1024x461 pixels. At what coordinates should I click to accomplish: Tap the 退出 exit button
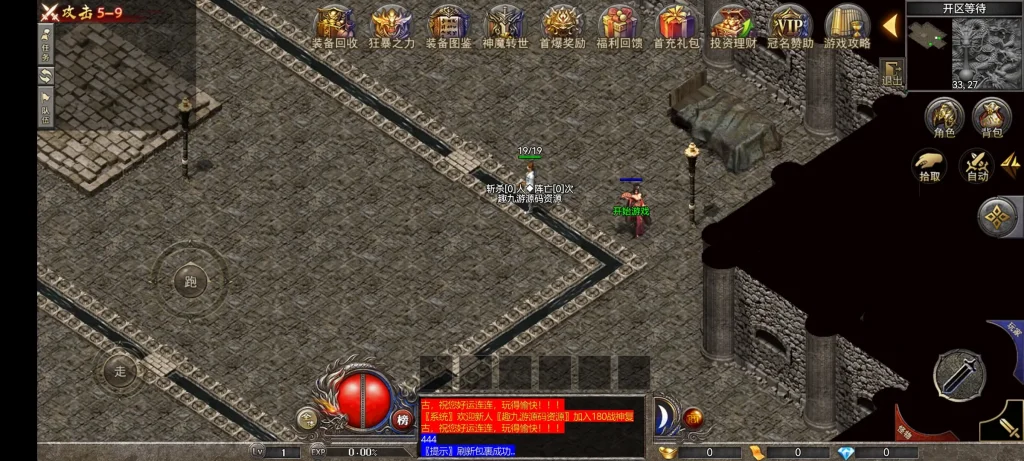click(x=891, y=72)
